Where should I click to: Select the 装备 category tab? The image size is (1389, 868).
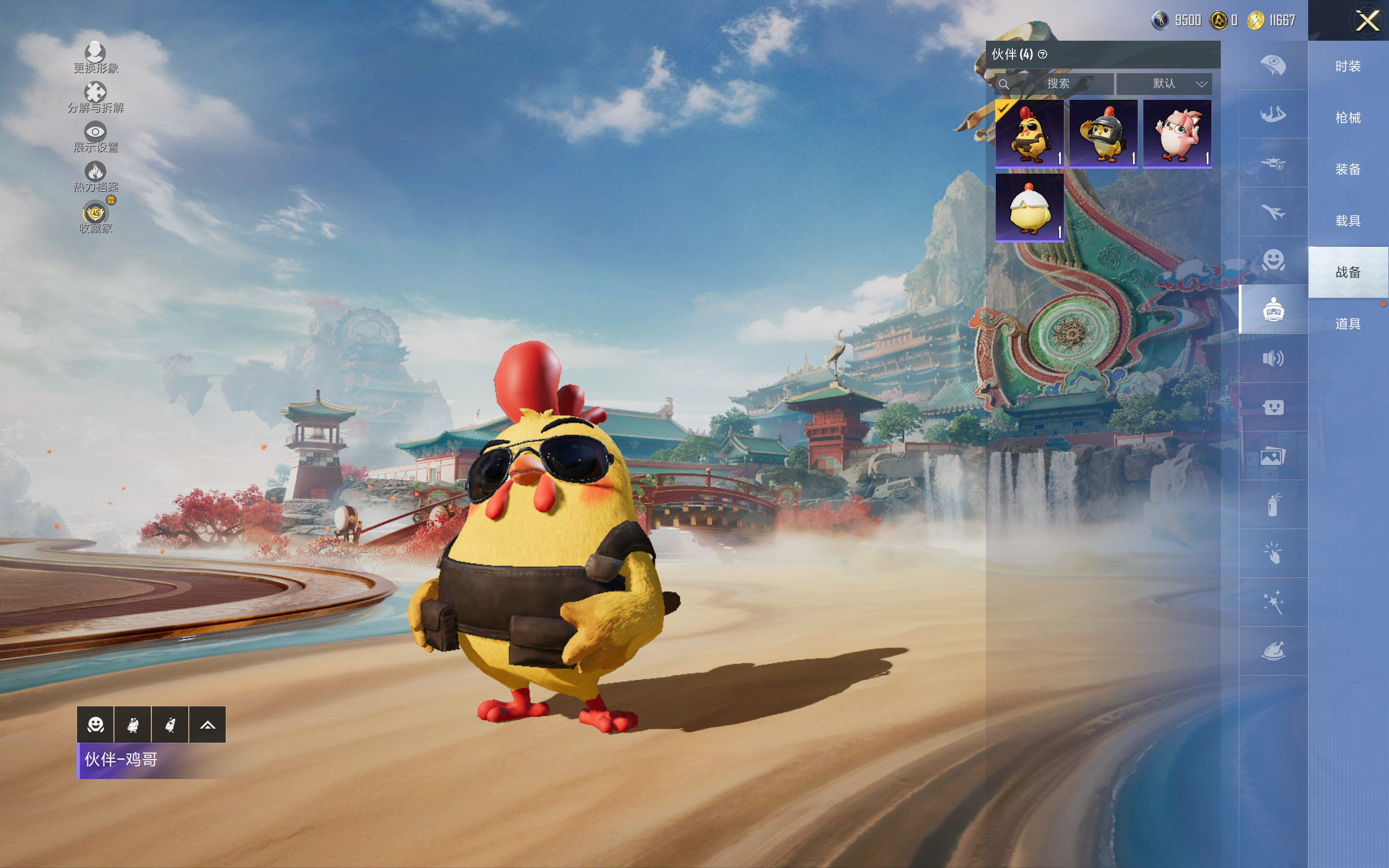click(x=1348, y=169)
